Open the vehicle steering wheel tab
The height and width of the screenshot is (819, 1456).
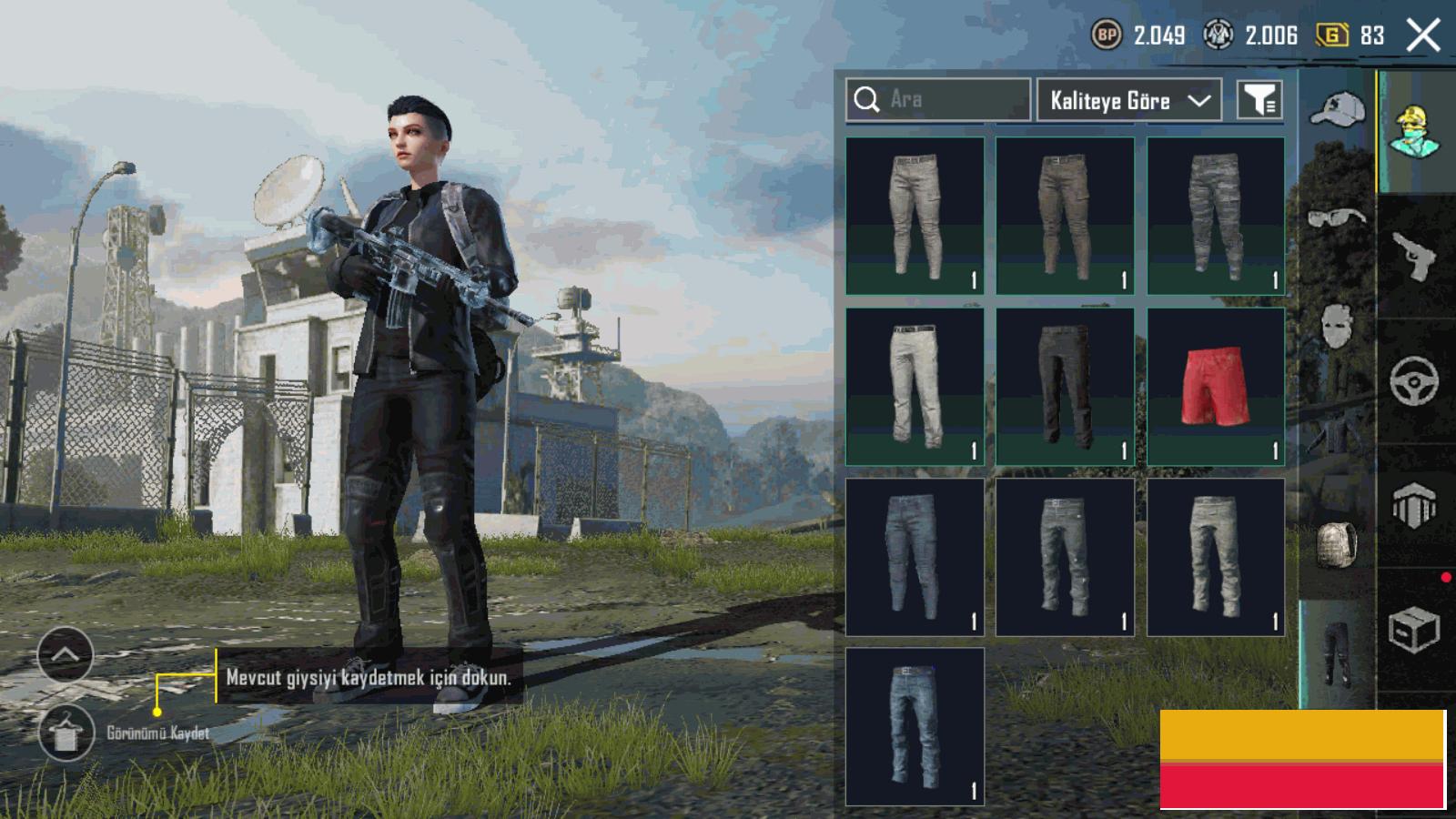pyautogui.click(x=1414, y=380)
